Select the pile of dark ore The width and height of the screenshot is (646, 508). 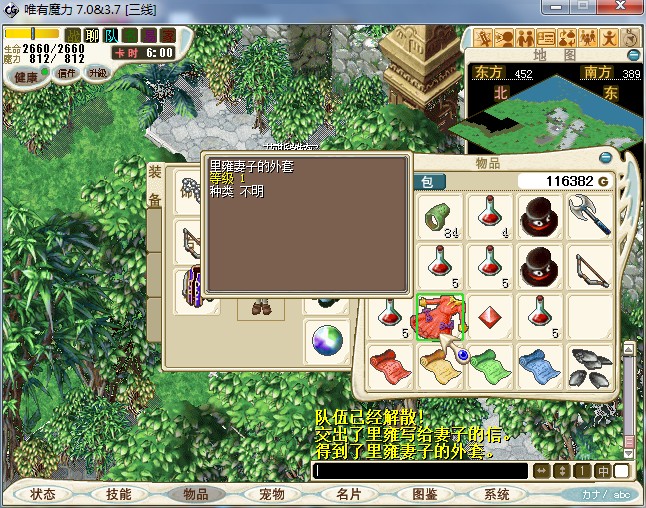(590, 366)
